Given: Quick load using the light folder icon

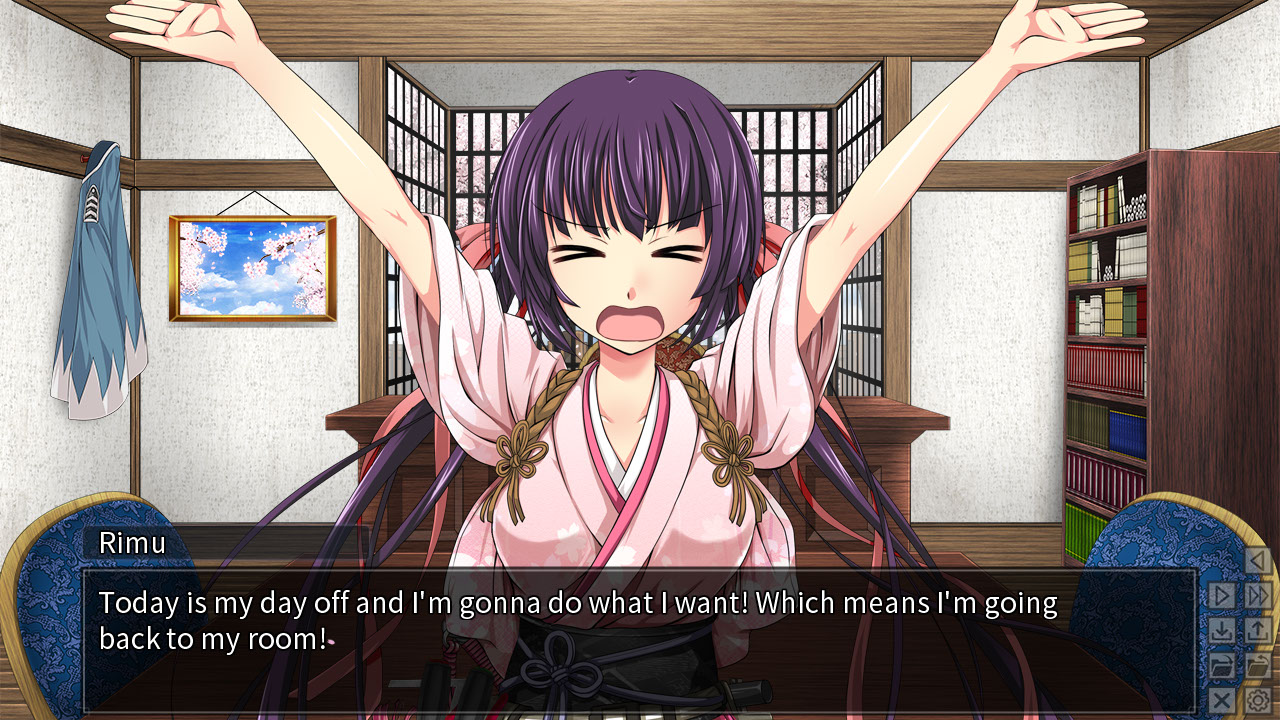Looking at the screenshot, I should point(1257,665).
